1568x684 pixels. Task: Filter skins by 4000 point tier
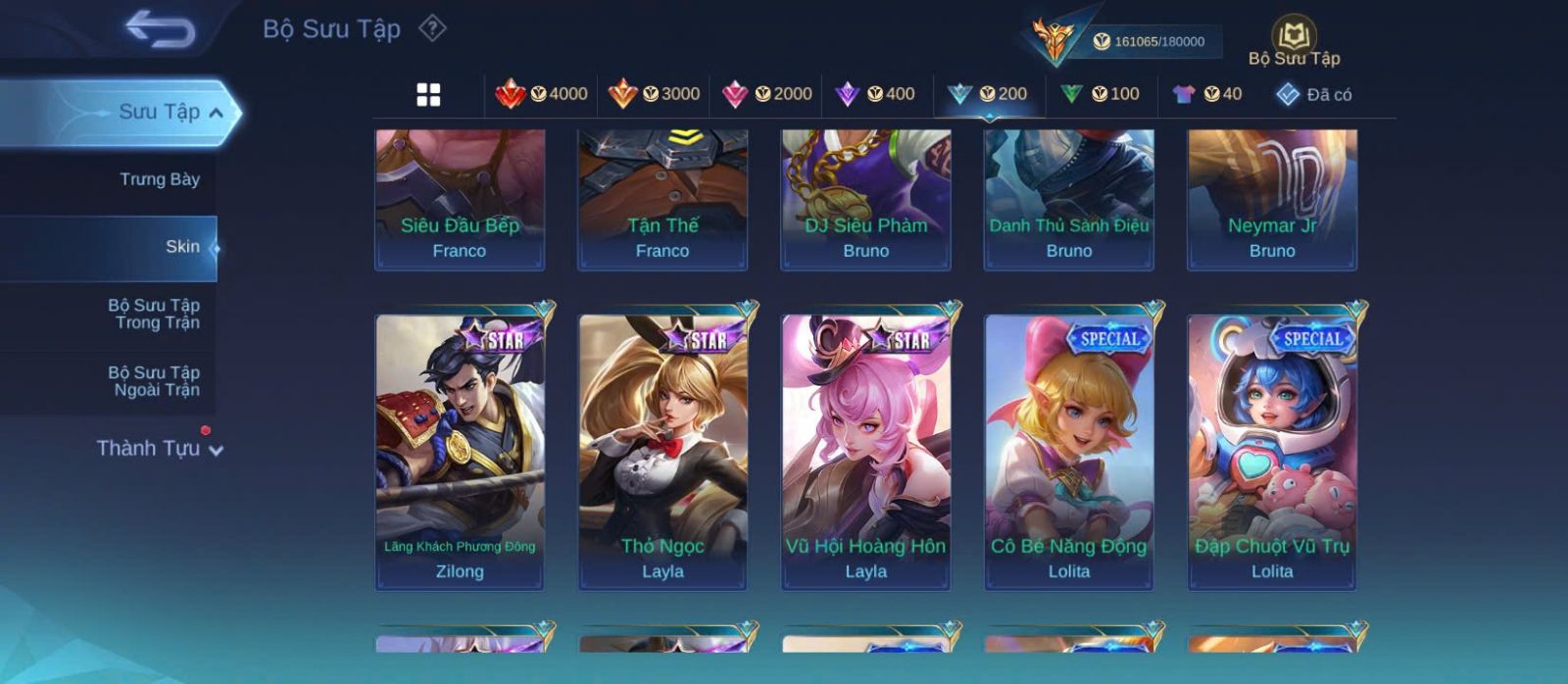[541, 94]
